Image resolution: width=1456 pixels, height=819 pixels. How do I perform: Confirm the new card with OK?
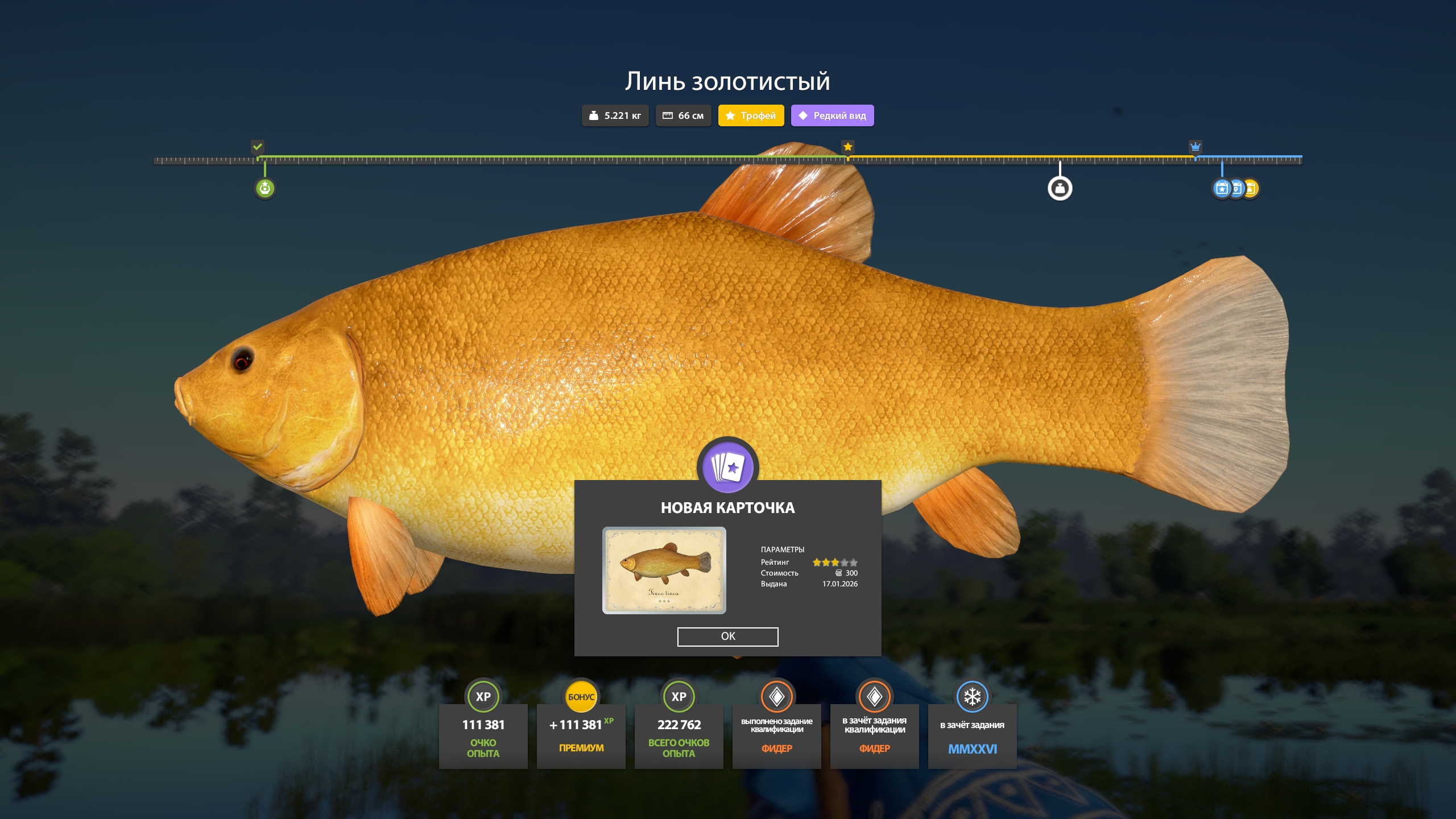click(x=727, y=636)
